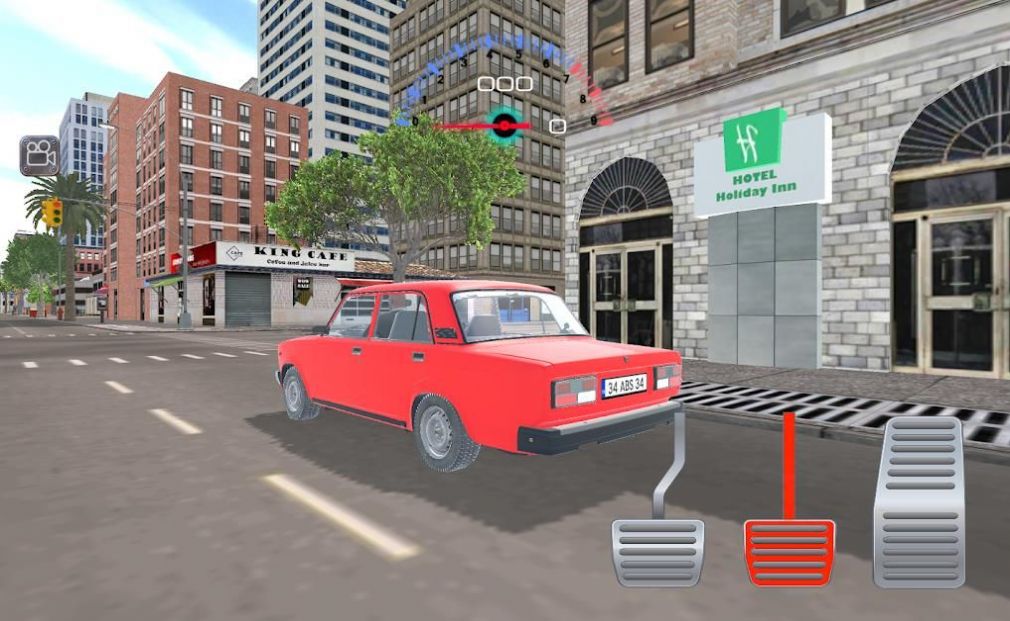Hit the red brake pedal
The width and height of the screenshot is (1010, 621).
[x=789, y=552]
